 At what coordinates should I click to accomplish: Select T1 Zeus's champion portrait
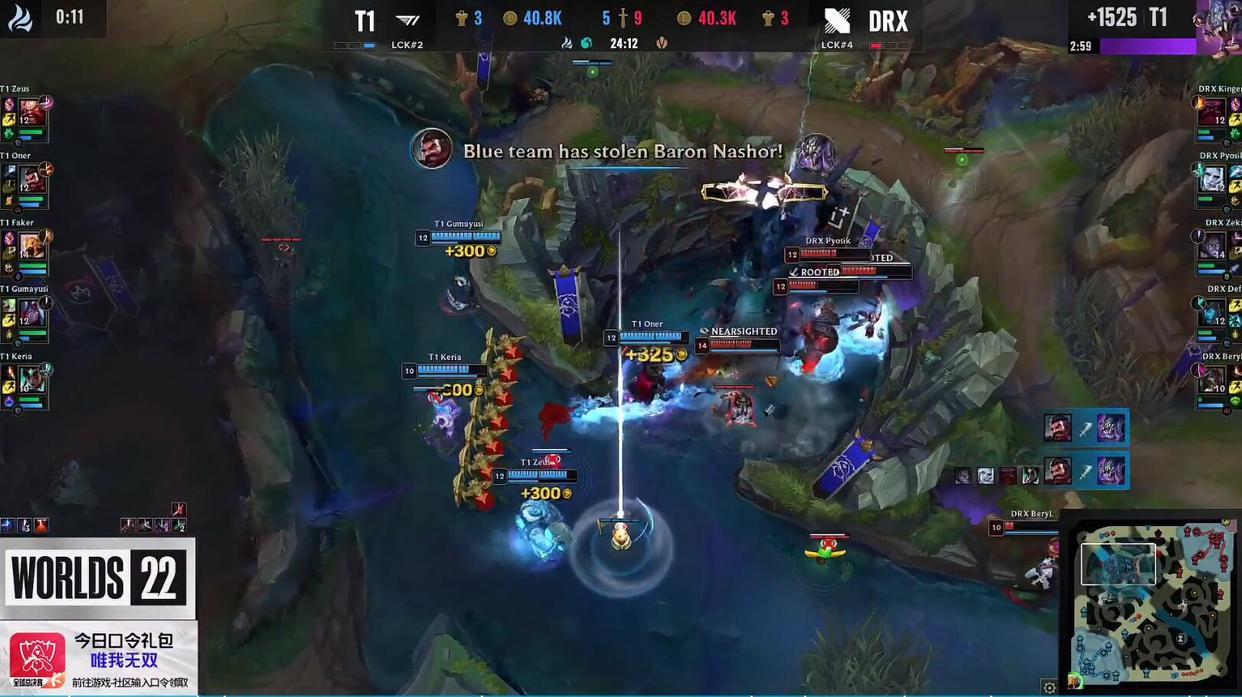point(32,112)
